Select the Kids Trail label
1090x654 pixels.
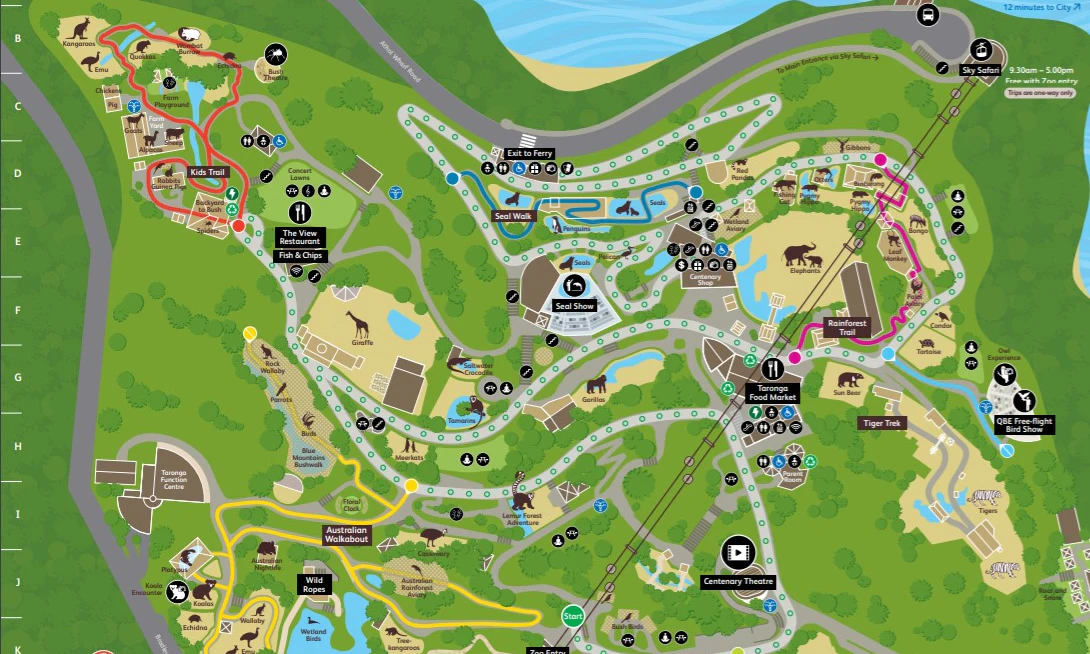click(x=209, y=172)
